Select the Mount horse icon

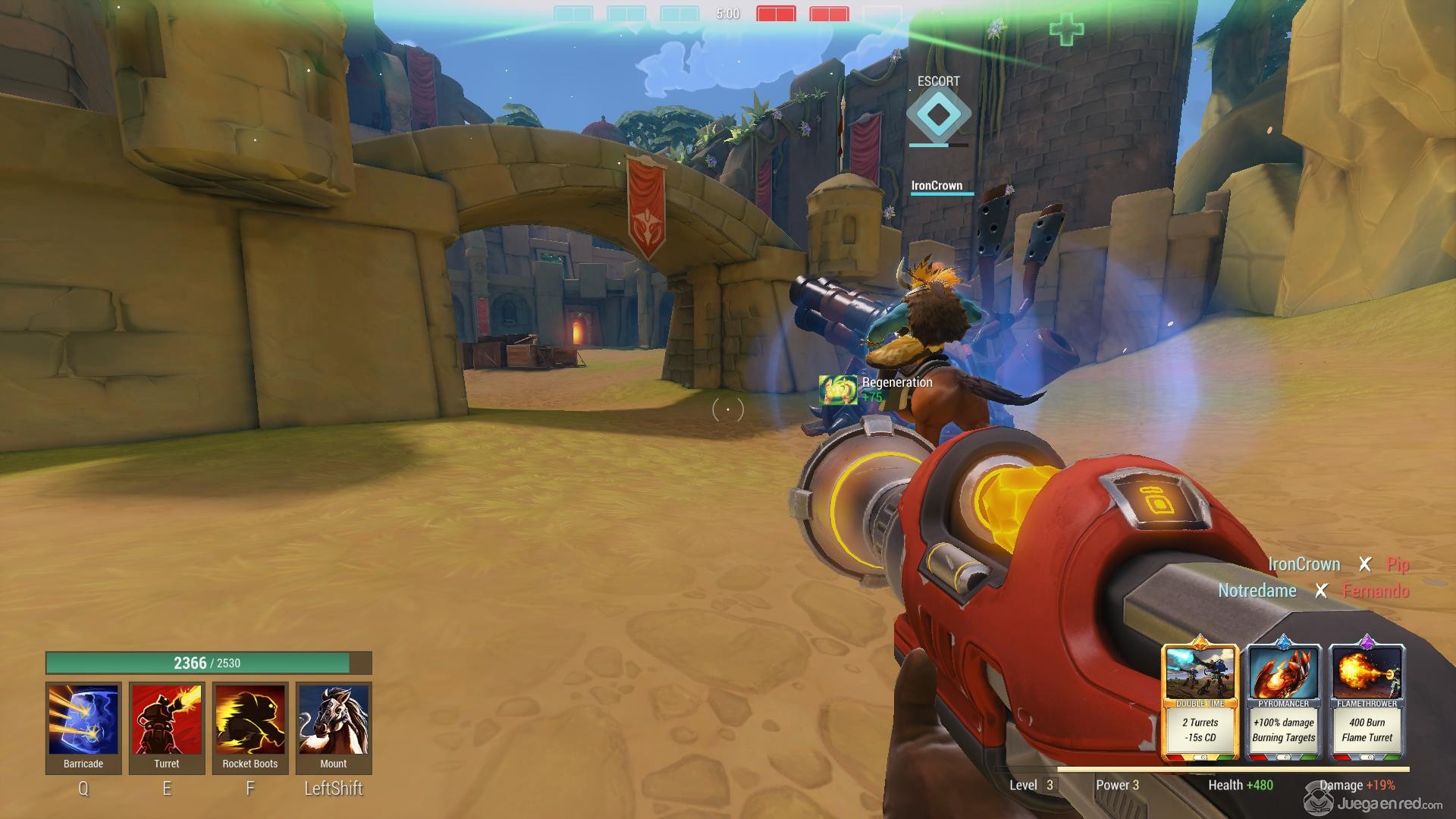(x=334, y=720)
